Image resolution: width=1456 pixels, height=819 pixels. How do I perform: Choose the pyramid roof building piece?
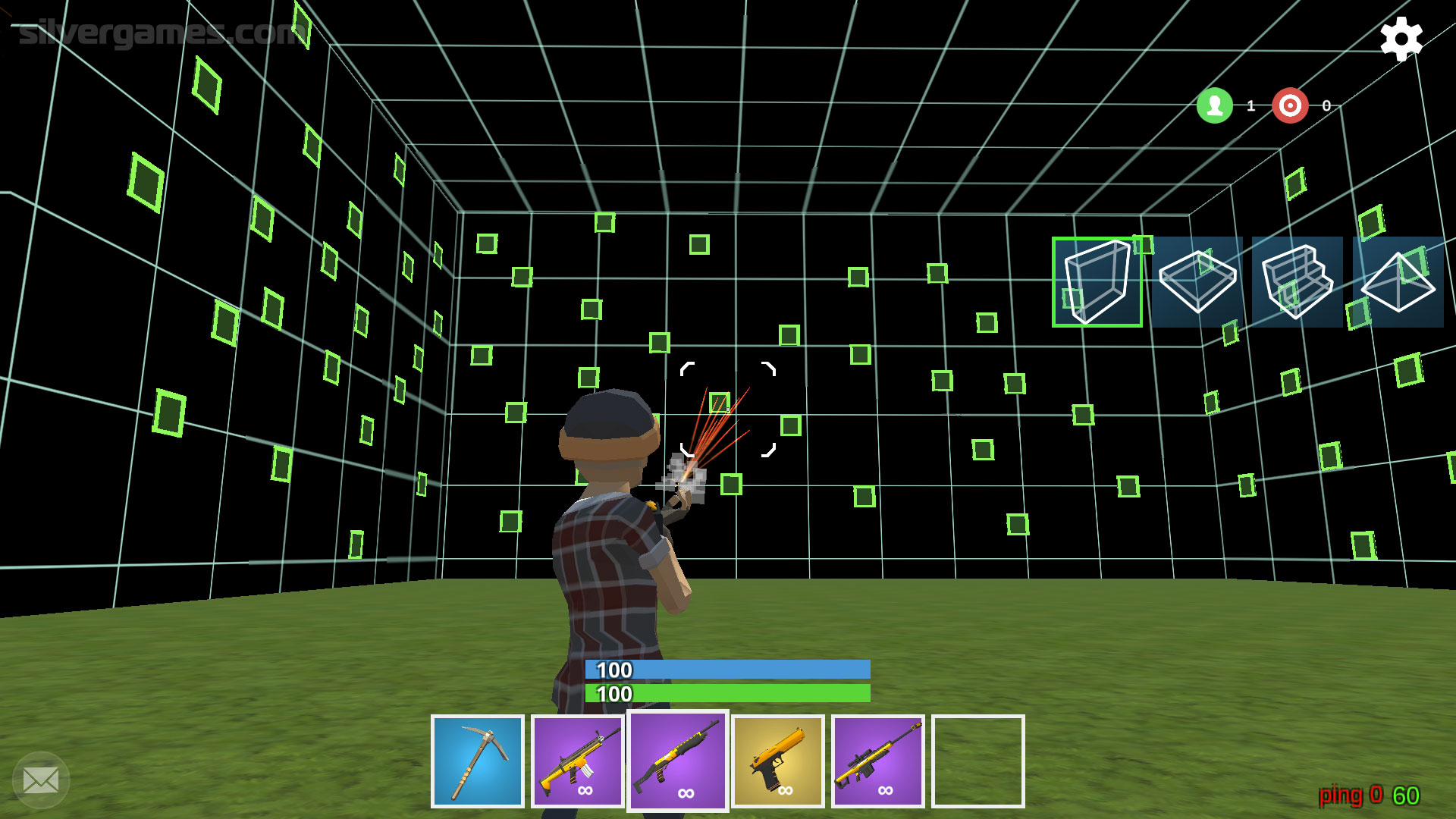pos(1398,282)
